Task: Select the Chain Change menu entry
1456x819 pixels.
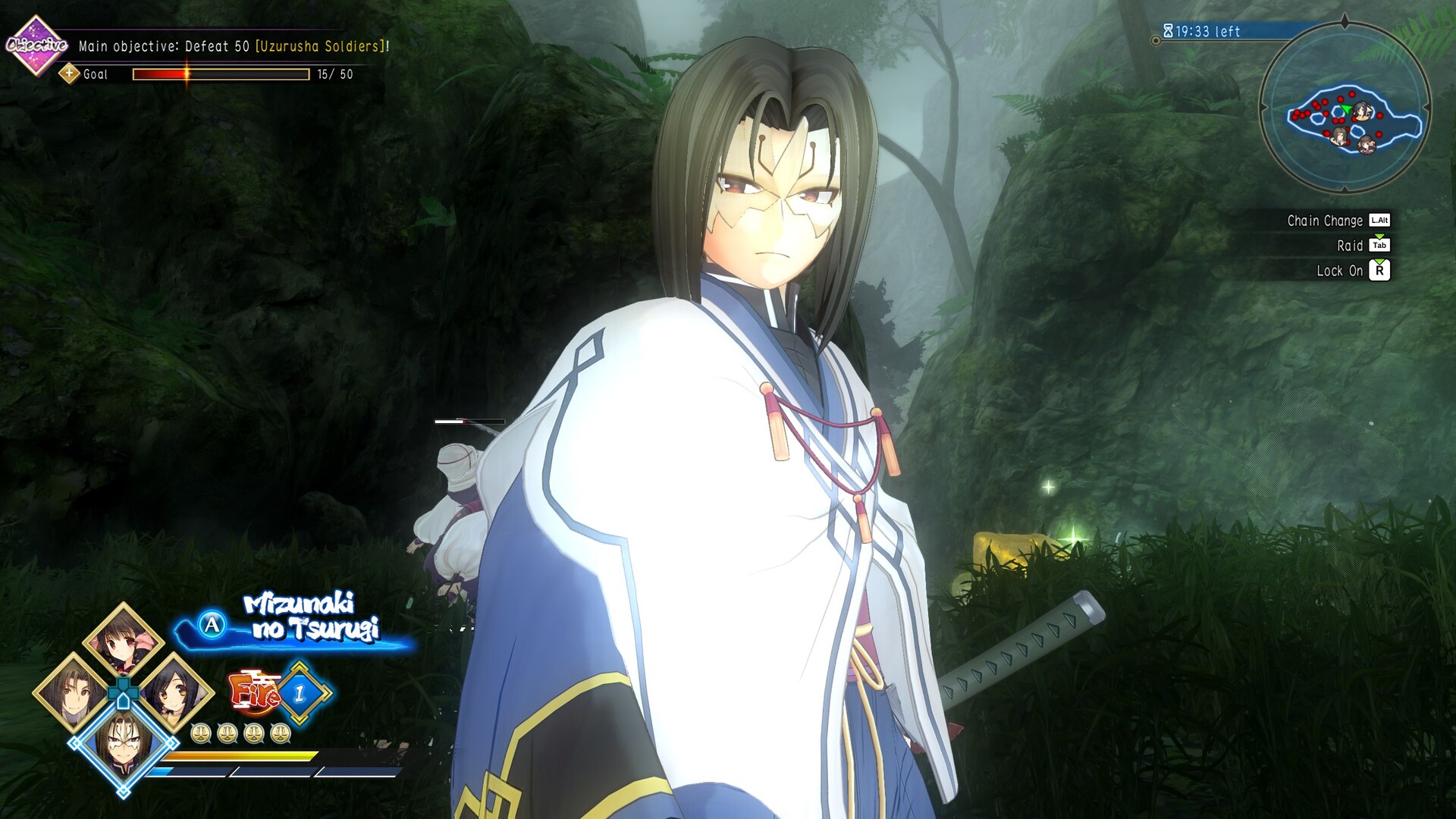Action: click(x=1325, y=221)
